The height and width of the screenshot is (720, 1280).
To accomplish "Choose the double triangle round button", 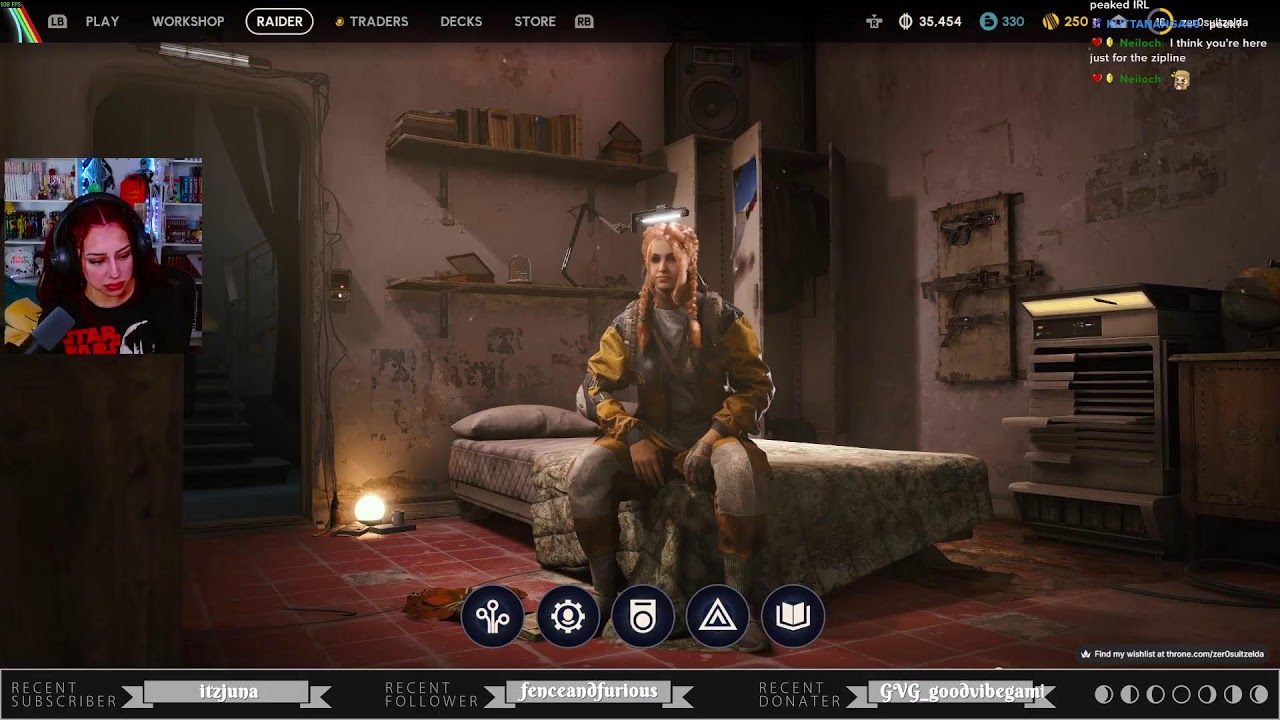I will point(718,617).
